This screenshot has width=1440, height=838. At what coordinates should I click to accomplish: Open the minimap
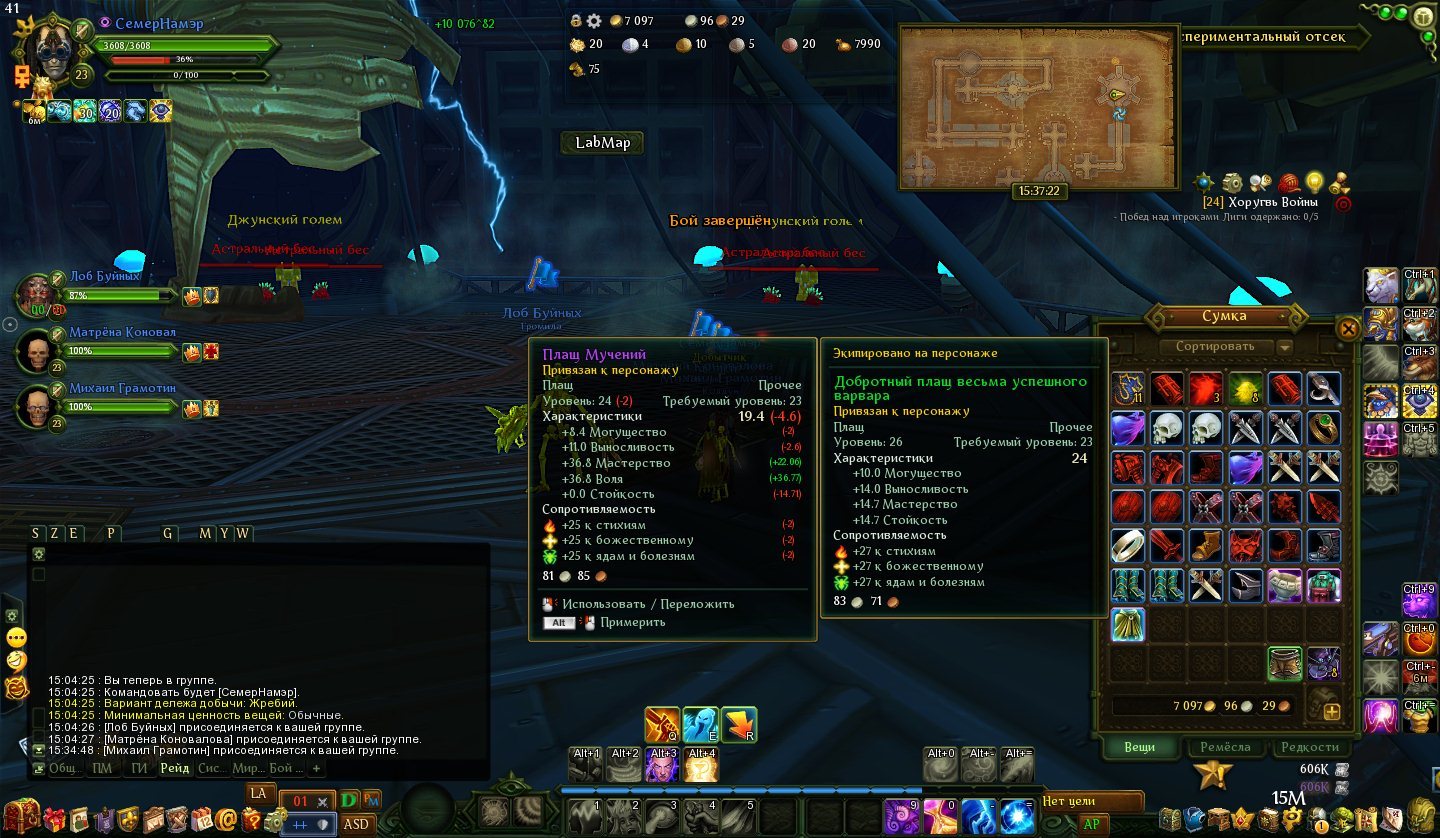click(1034, 105)
